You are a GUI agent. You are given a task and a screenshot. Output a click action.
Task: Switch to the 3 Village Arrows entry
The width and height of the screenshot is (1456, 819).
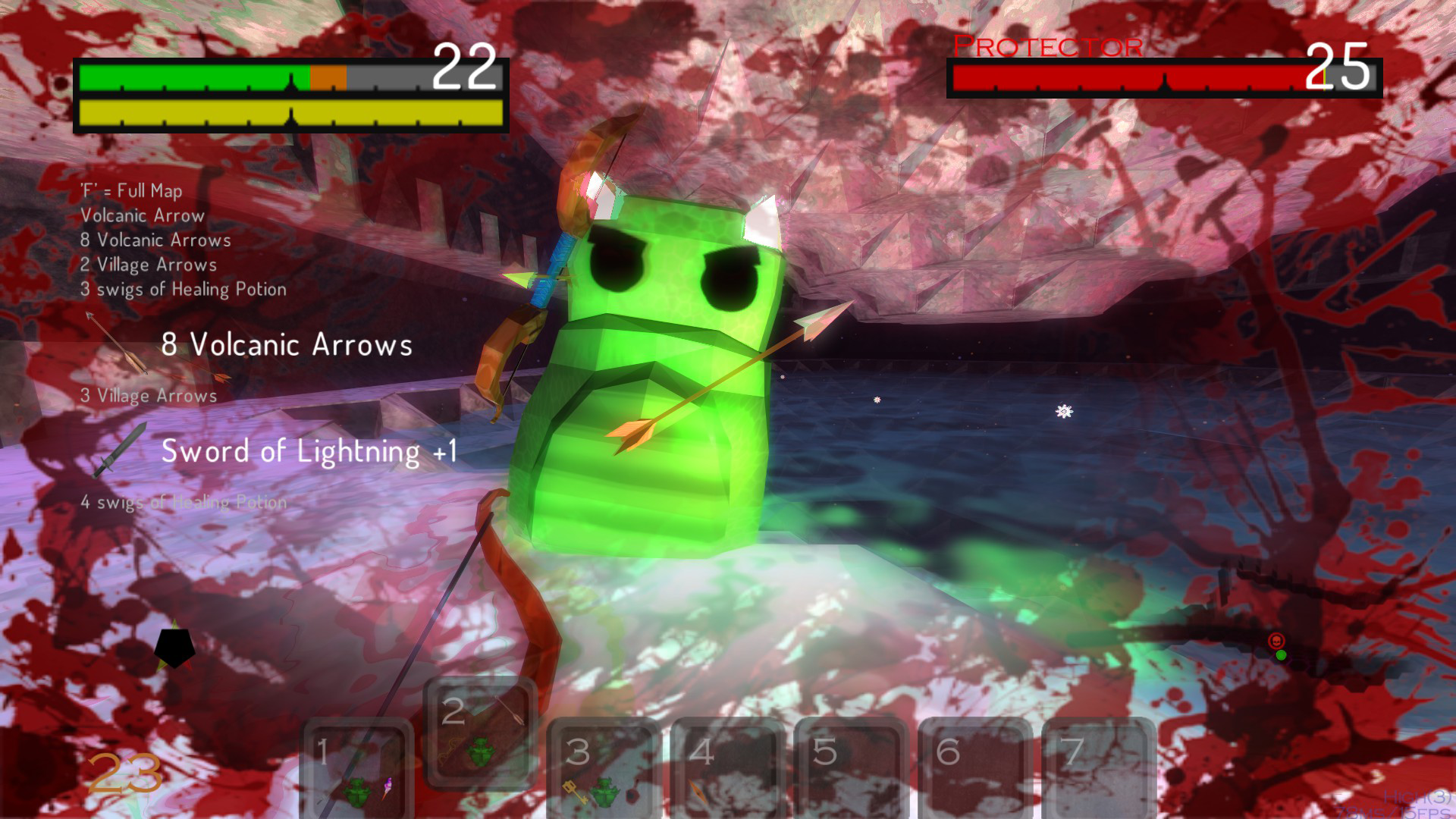pyautogui.click(x=149, y=395)
